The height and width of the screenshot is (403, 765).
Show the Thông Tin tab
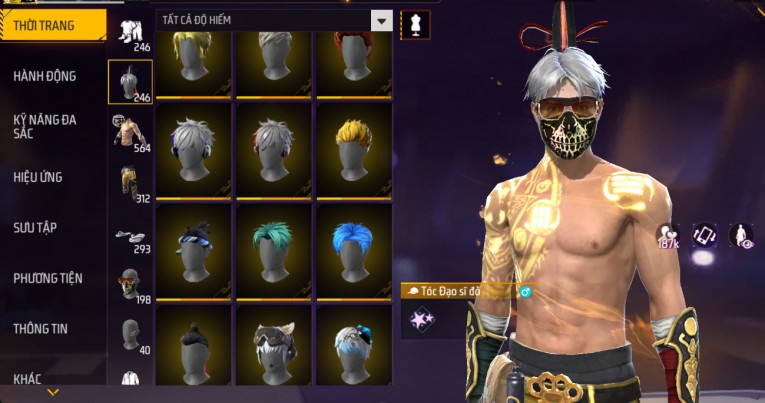pyautogui.click(x=40, y=328)
